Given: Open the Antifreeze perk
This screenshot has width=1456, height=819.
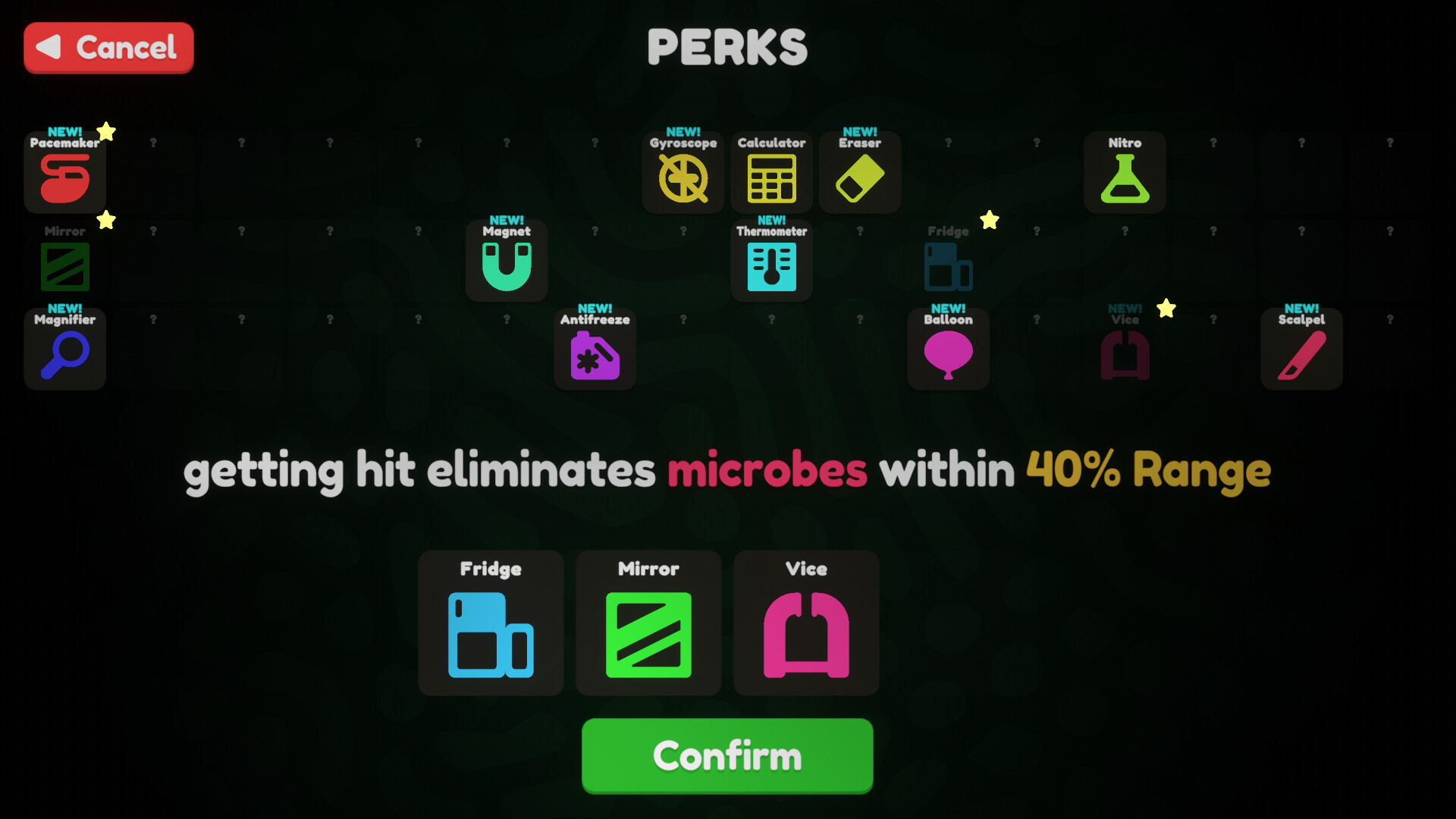Looking at the screenshot, I should (595, 353).
